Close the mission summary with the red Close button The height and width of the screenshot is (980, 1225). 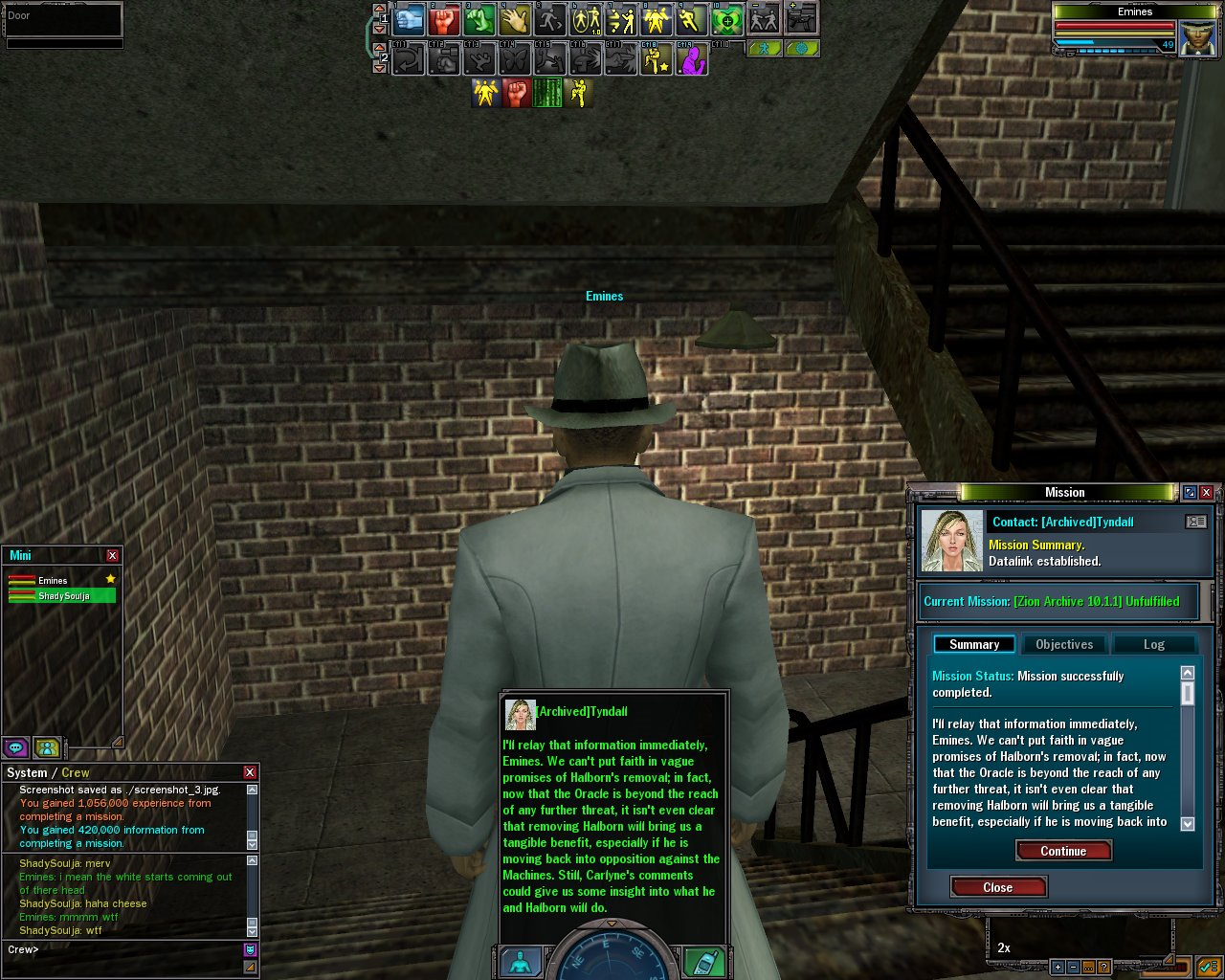[x=998, y=887]
